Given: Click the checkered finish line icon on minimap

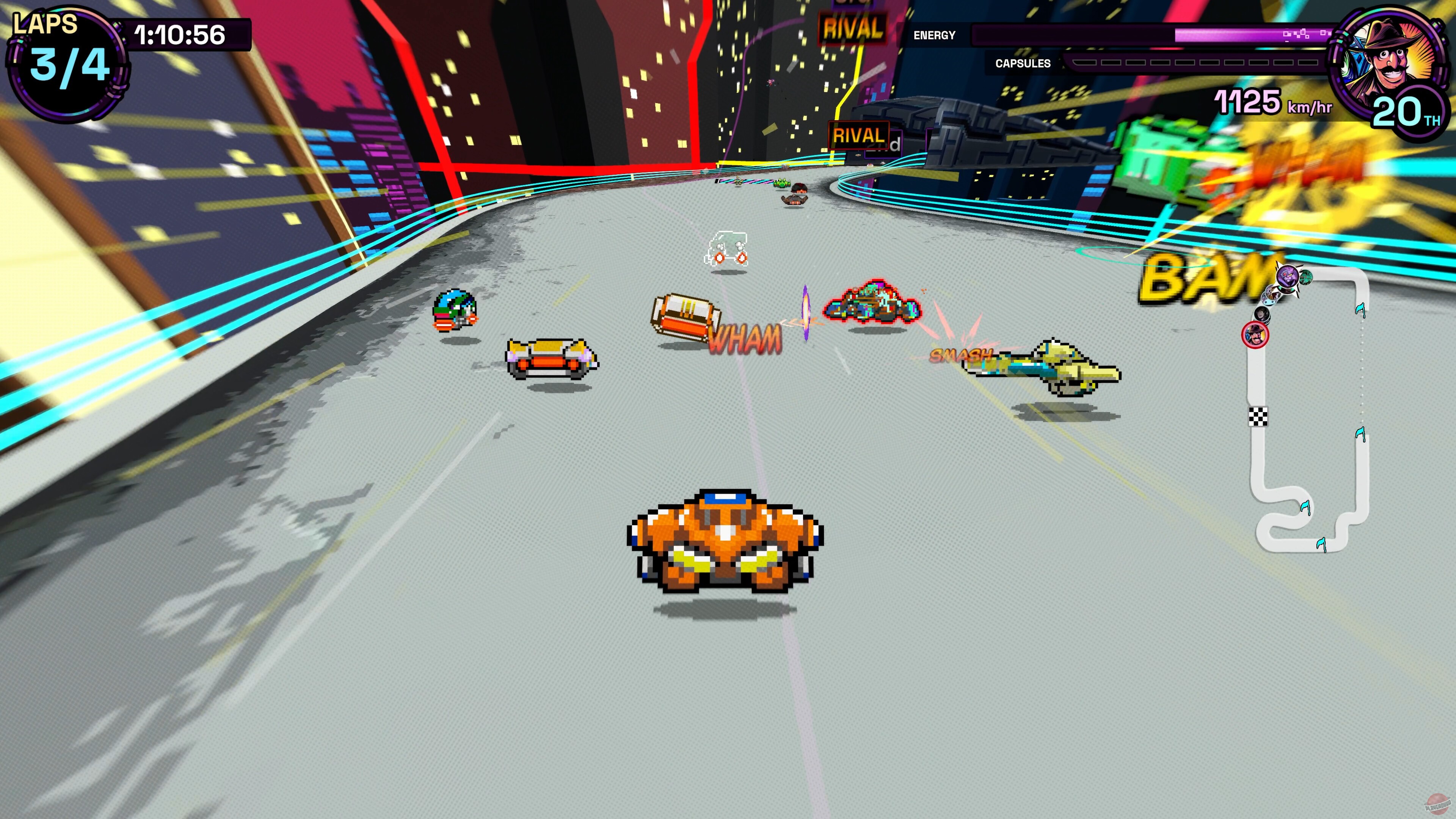Looking at the screenshot, I should pyautogui.click(x=1258, y=417).
